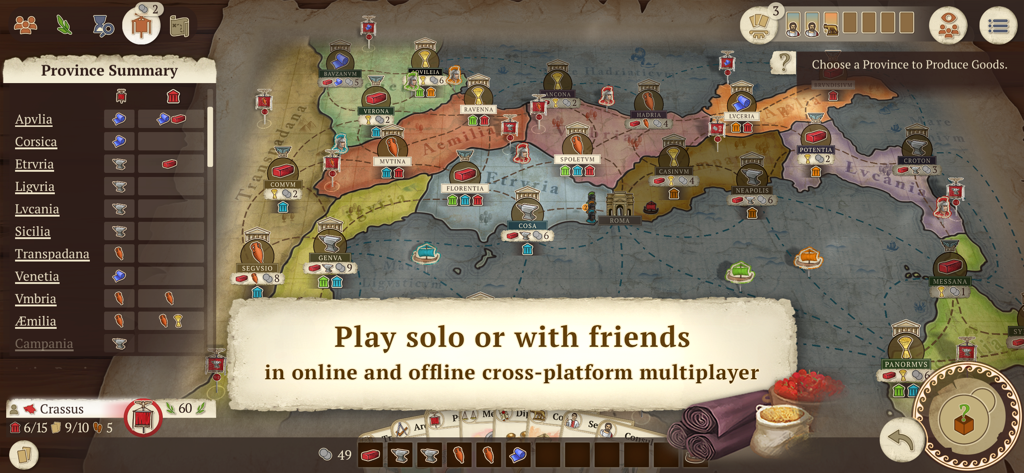Select Apvlia in Province Summary
The height and width of the screenshot is (473, 1024).
[x=34, y=120]
